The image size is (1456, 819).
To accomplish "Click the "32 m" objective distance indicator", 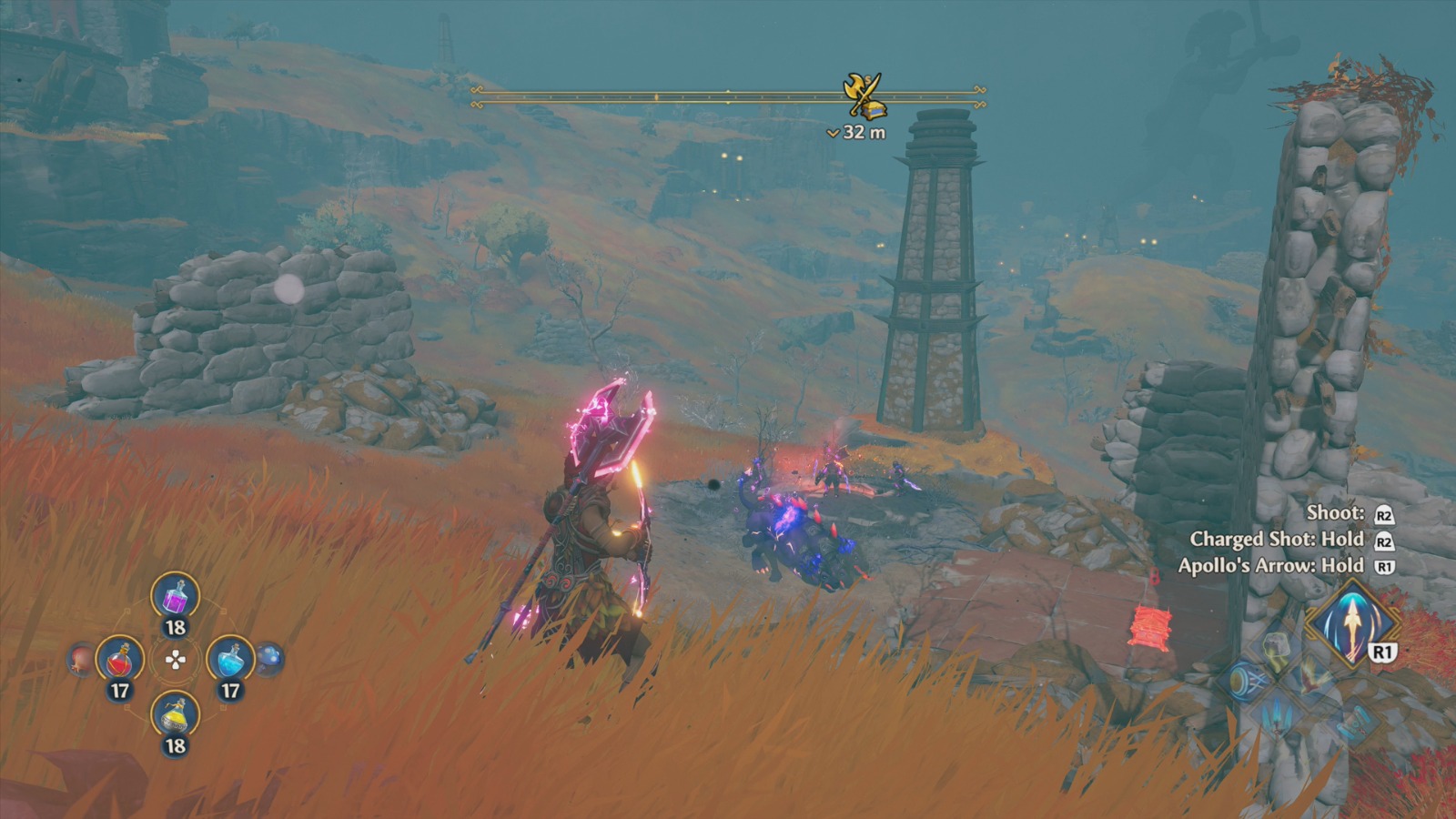I will click(857, 131).
